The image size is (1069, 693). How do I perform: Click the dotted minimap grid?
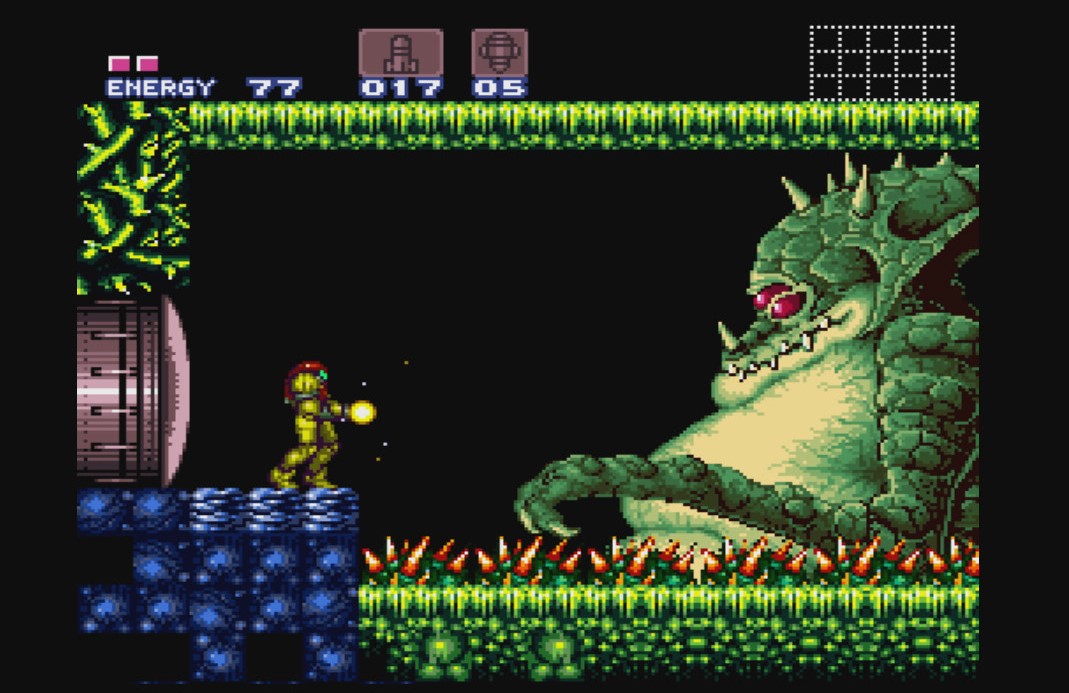pyautogui.click(x=881, y=63)
